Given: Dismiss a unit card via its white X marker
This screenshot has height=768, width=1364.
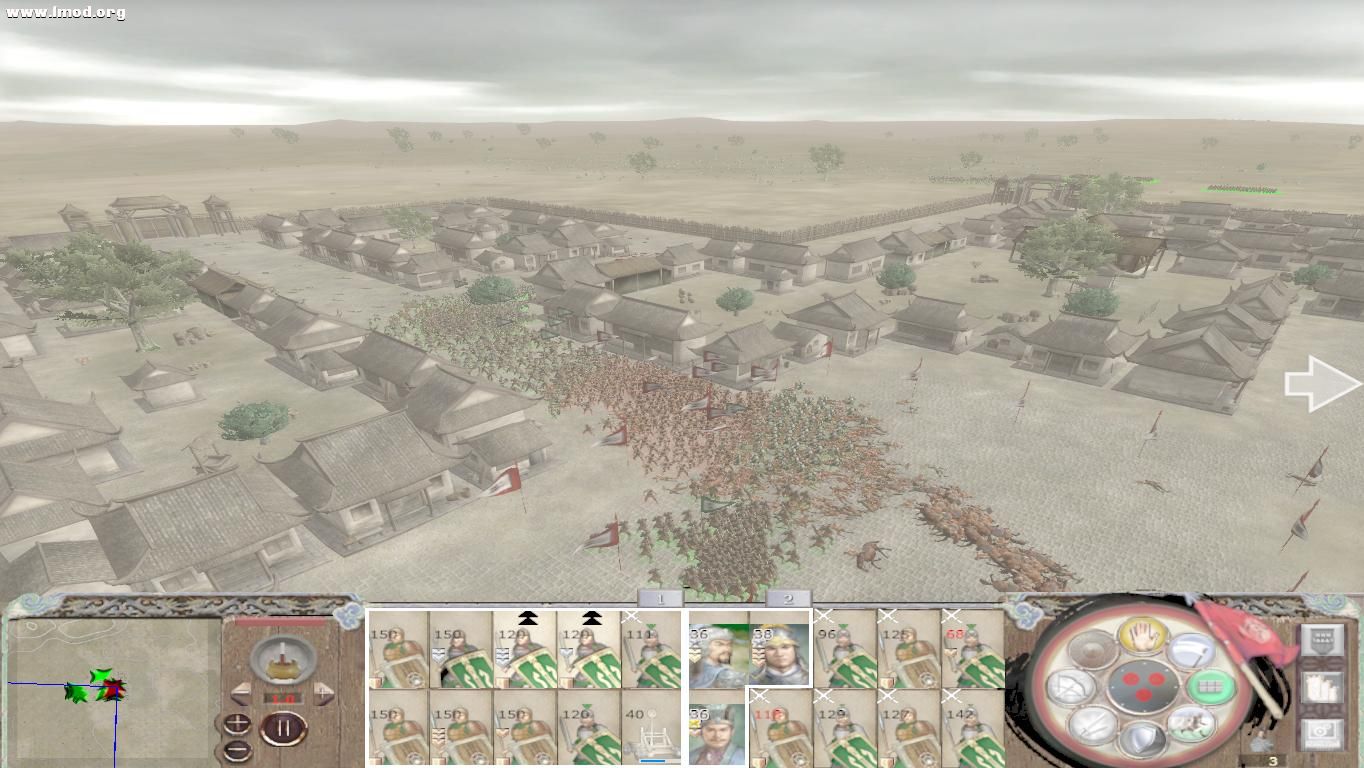Looking at the screenshot, I should [630, 616].
